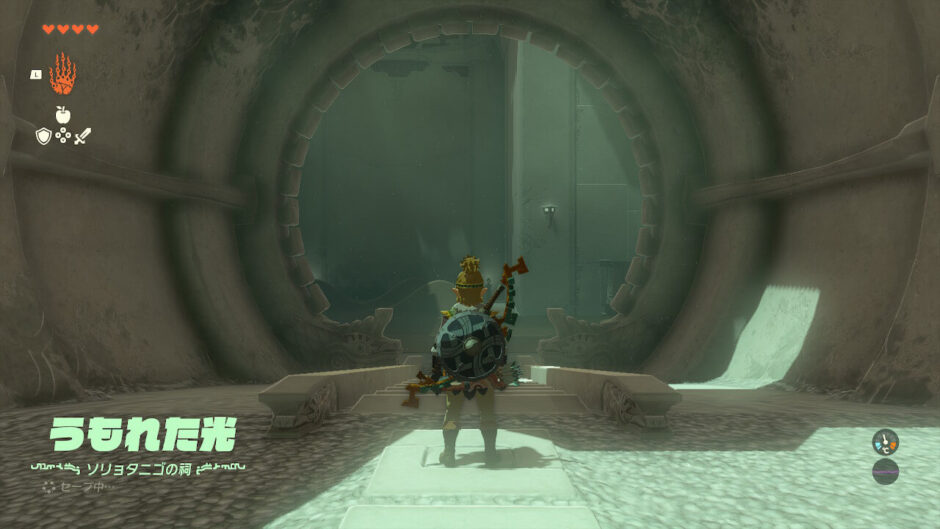940x529 pixels.
Task: Open the shield quick-select icon
Action: tap(43, 135)
